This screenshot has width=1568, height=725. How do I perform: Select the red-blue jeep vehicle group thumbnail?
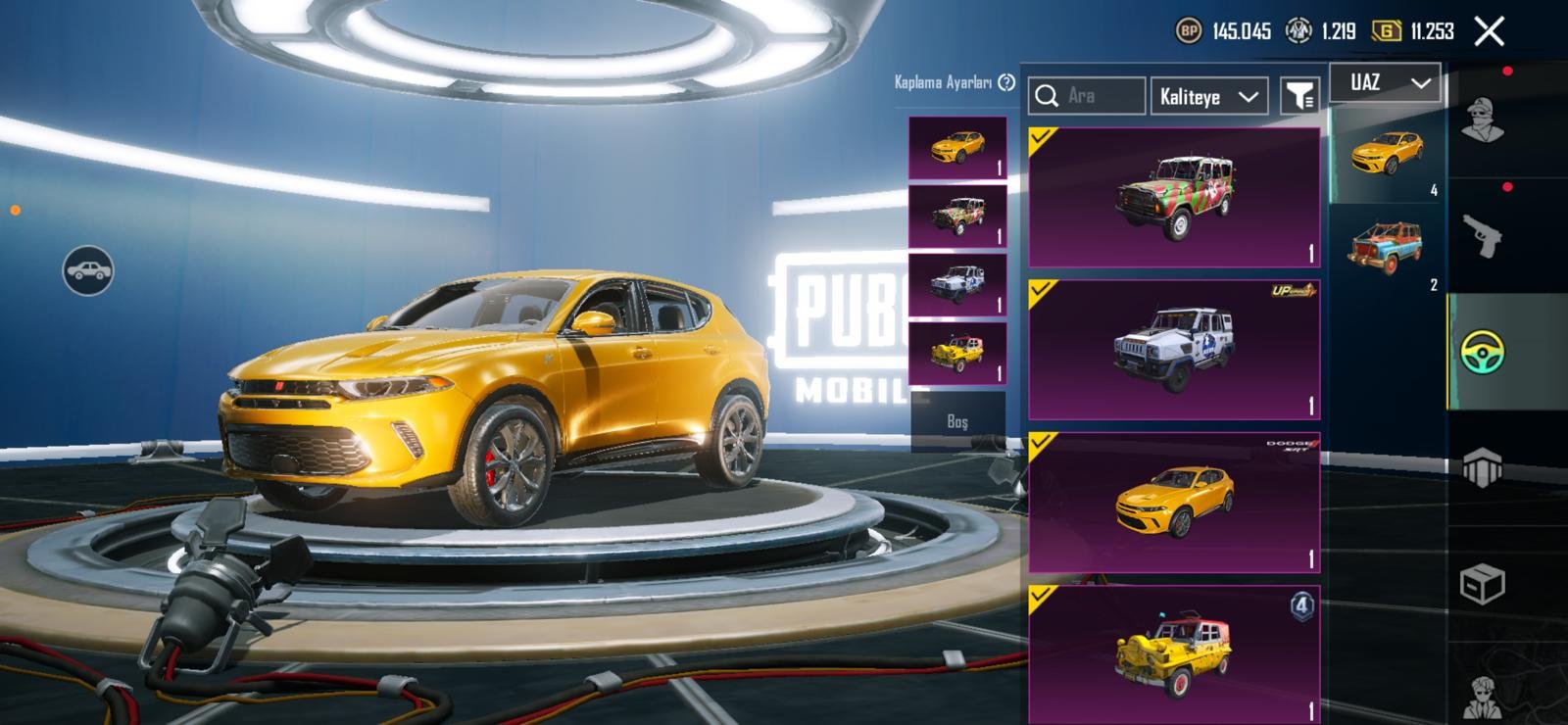click(x=1386, y=248)
